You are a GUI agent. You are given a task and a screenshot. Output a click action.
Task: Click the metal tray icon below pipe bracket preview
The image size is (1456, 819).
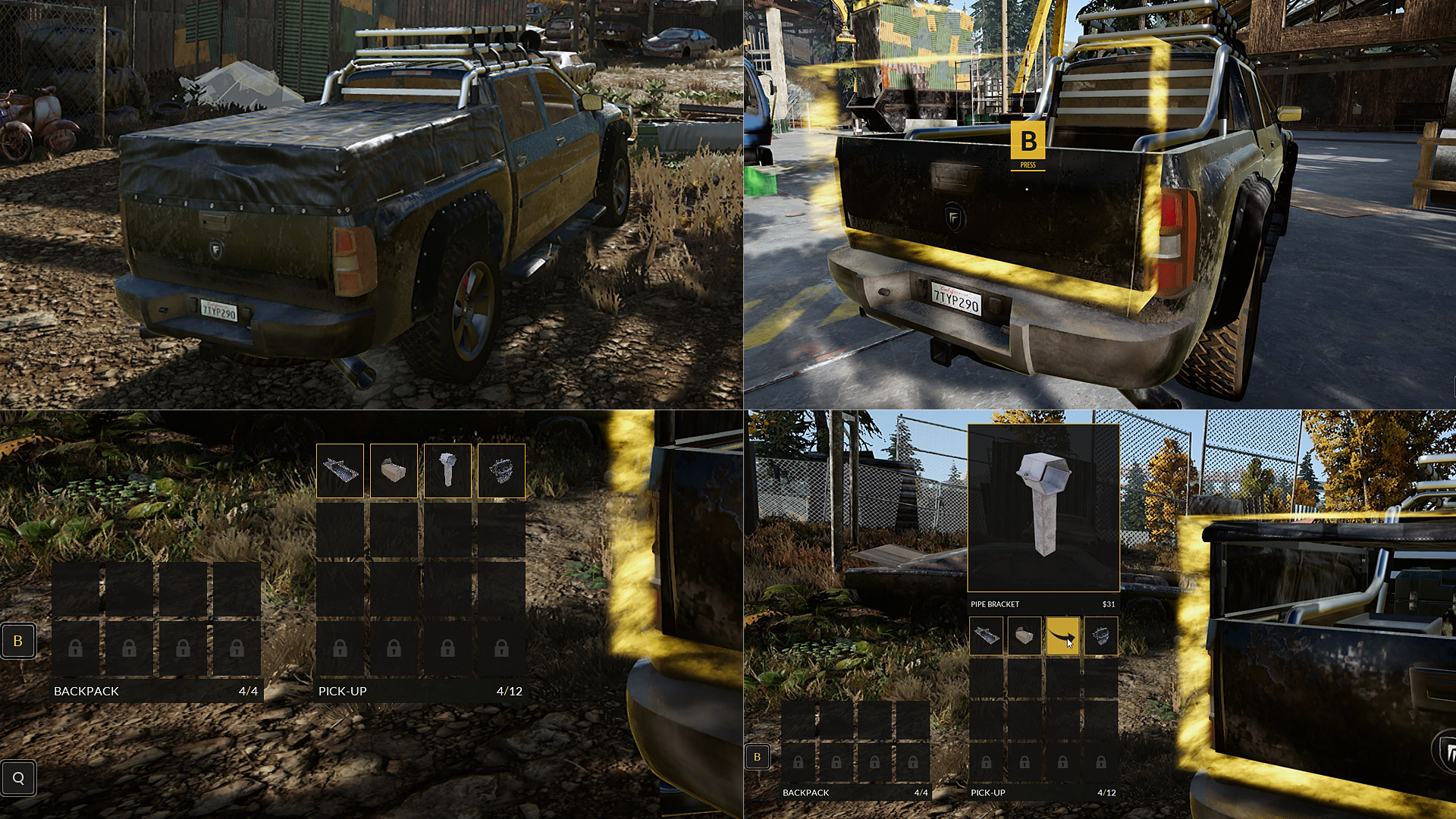click(987, 635)
